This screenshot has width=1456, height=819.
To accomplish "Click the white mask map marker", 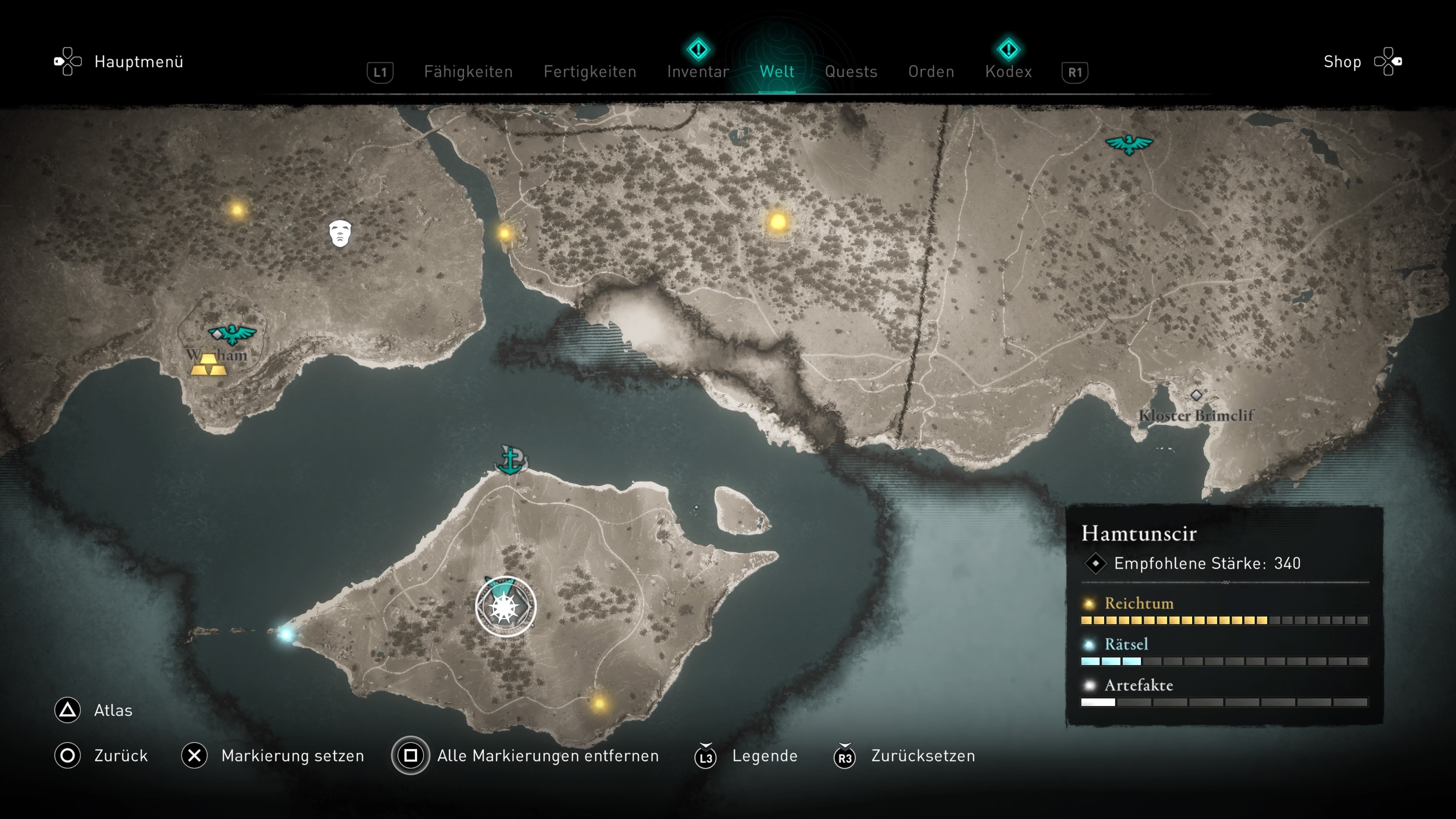I will click(340, 233).
